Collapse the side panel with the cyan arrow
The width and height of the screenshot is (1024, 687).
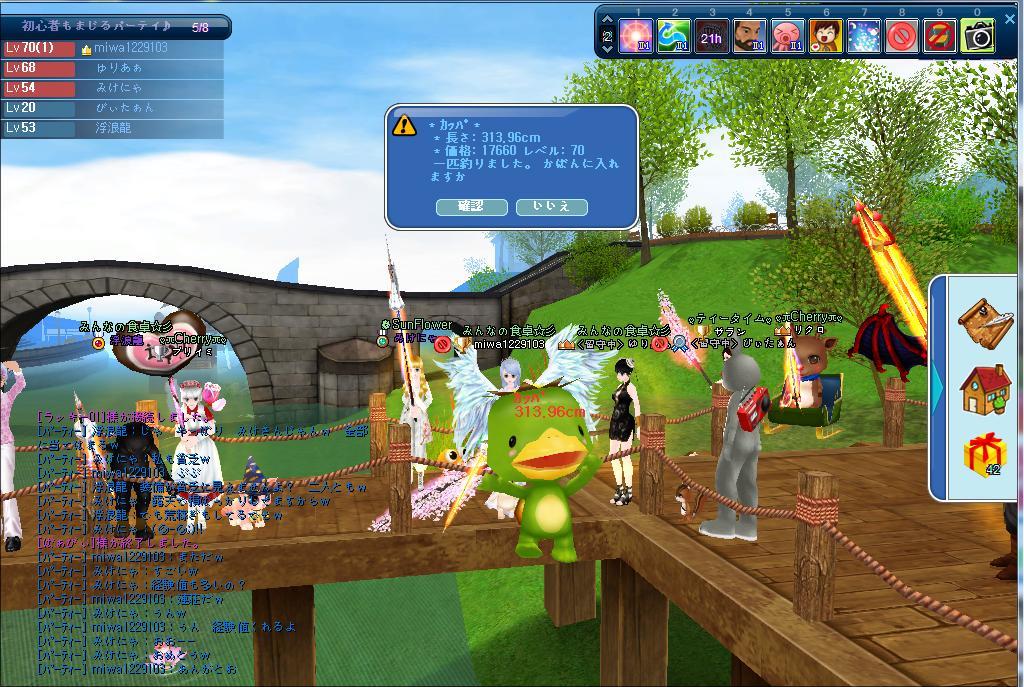pyautogui.click(x=938, y=386)
